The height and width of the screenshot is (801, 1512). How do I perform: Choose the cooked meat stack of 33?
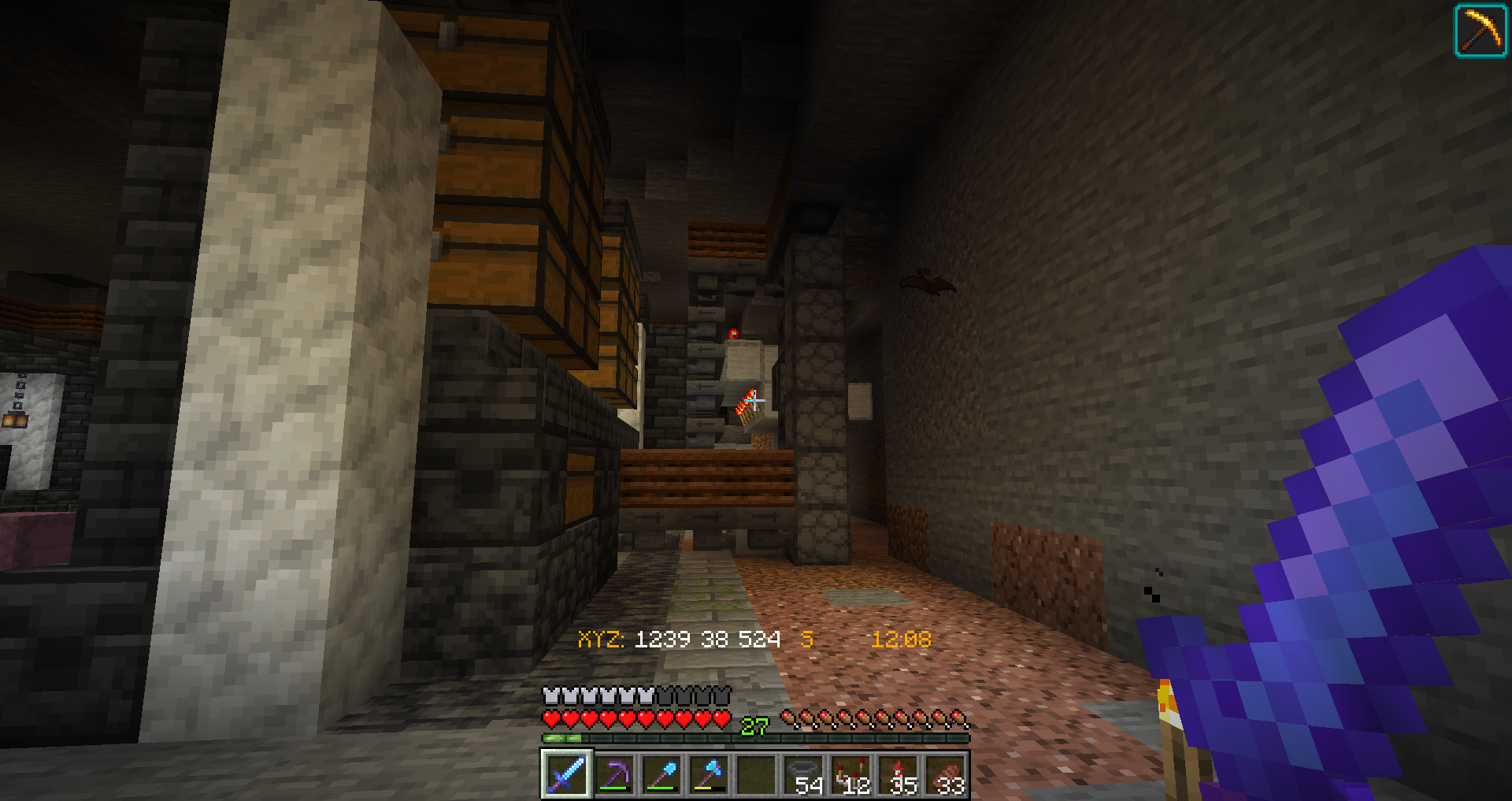[x=946, y=774]
